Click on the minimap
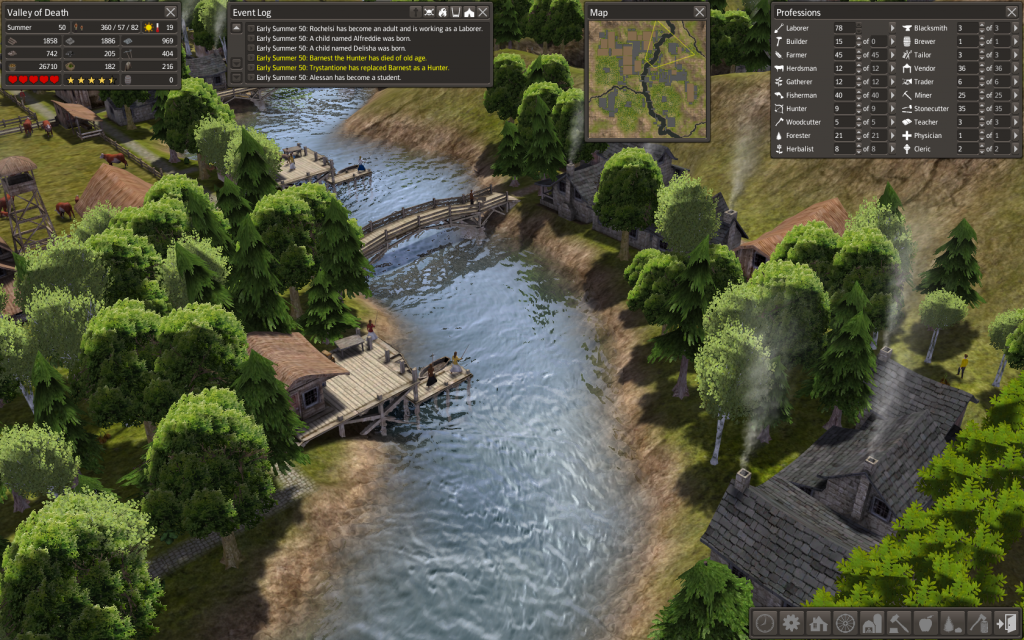Image resolution: width=1024 pixels, height=640 pixels. point(647,79)
